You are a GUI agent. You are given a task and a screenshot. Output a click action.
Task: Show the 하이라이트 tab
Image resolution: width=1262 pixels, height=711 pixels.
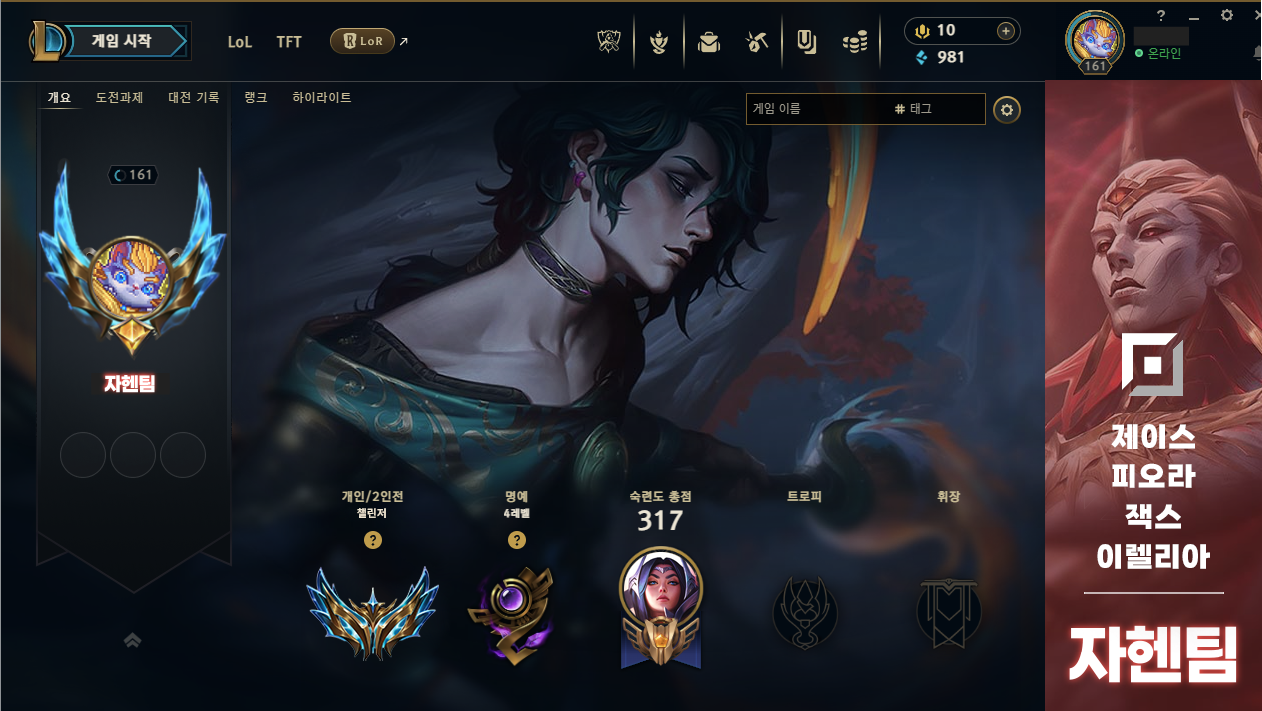(x=321, y=98)
